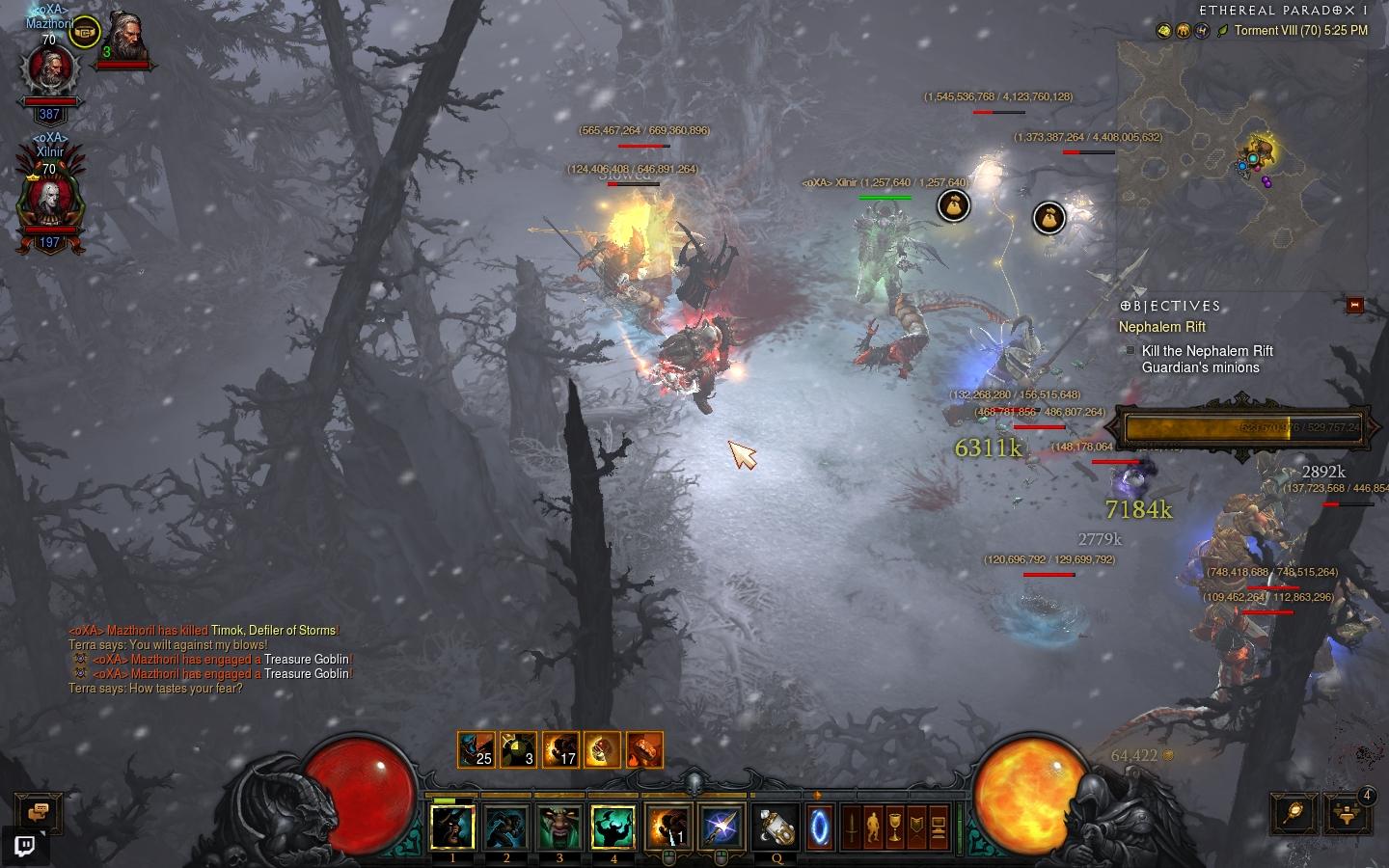Open the blue town portal
The height and width of the screenshot is (868, 1389).
tap(819, 827)
